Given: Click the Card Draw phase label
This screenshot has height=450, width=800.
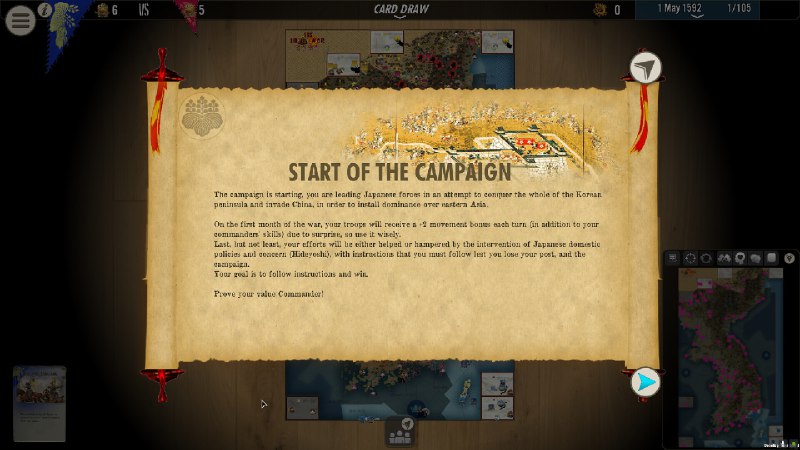Looking at the screenshot, I should [x=399, y=10].
